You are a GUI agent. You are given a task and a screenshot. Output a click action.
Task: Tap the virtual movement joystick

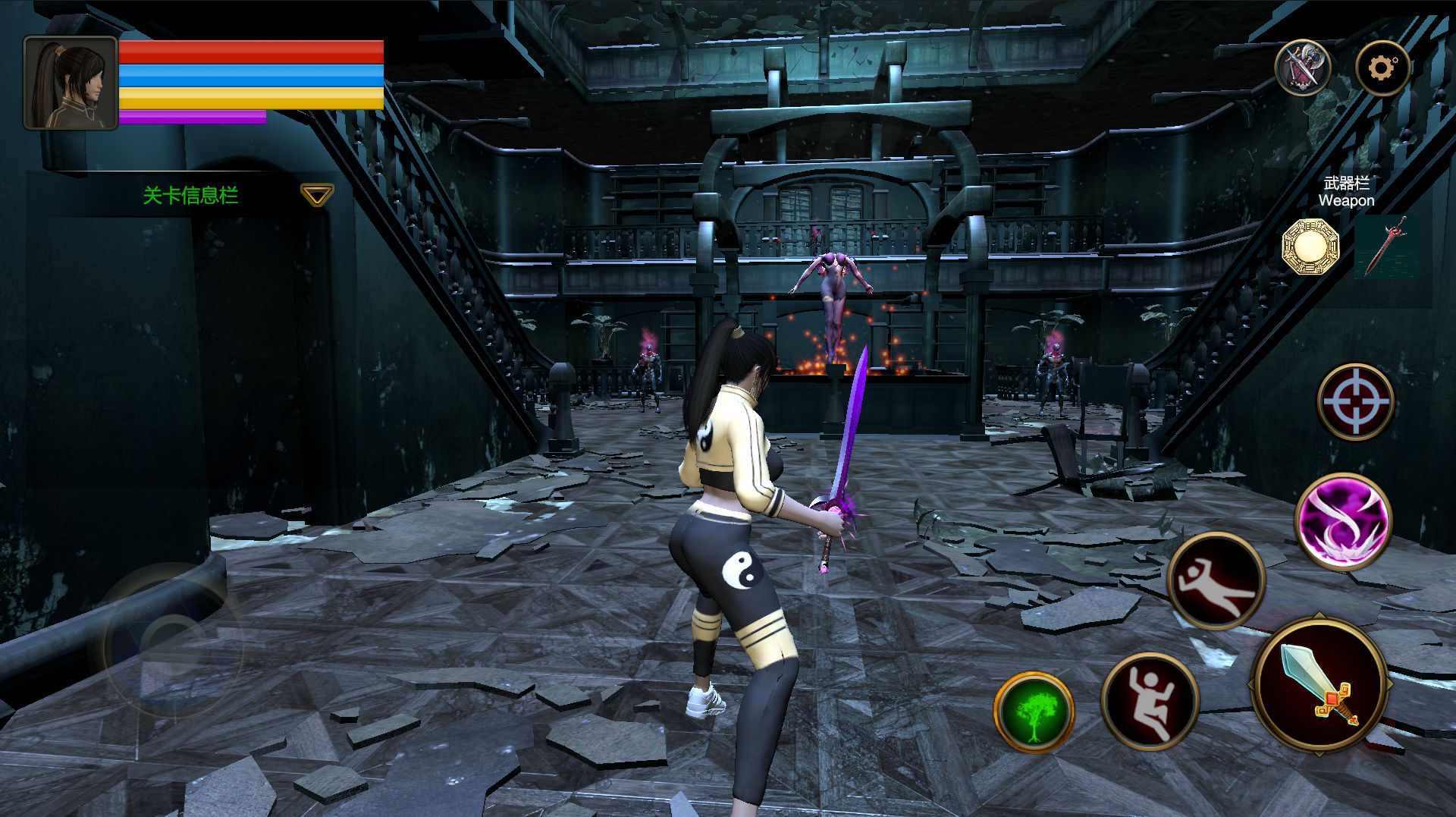(171, 639)
